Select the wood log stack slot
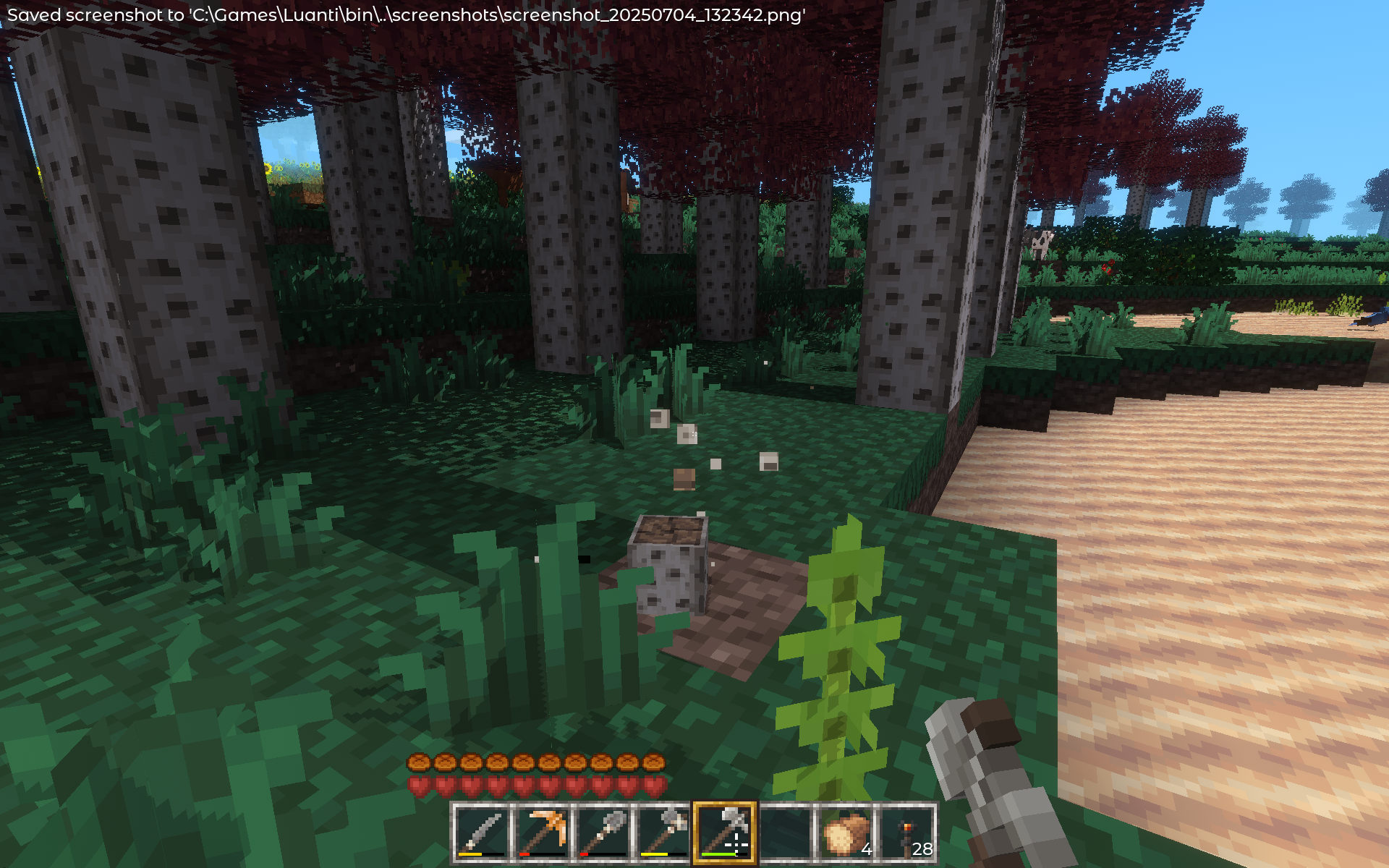This screenshot has height=868, width=1389. (x=846, y=833)
